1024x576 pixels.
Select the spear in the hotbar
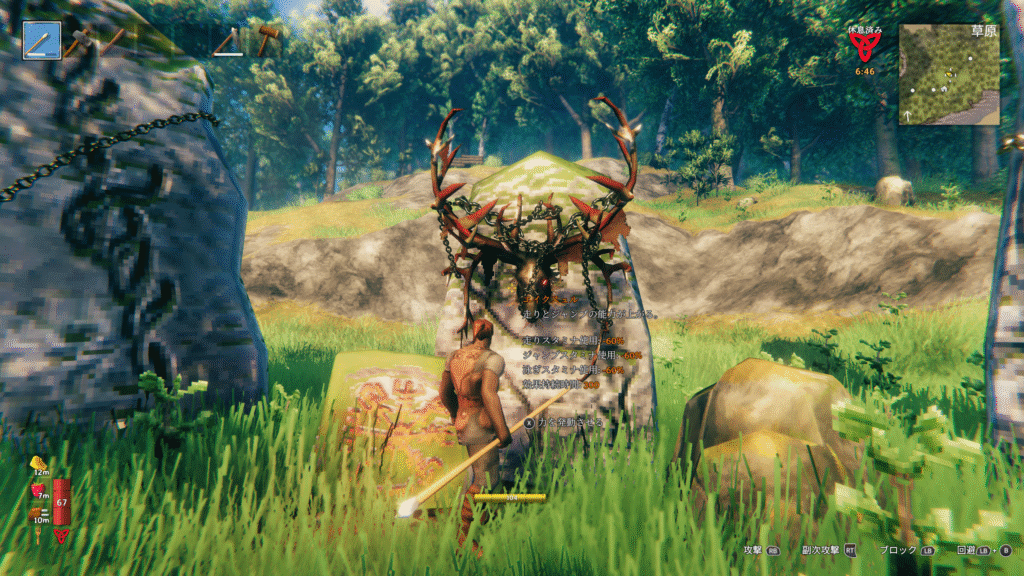click(x=42, y=40)
